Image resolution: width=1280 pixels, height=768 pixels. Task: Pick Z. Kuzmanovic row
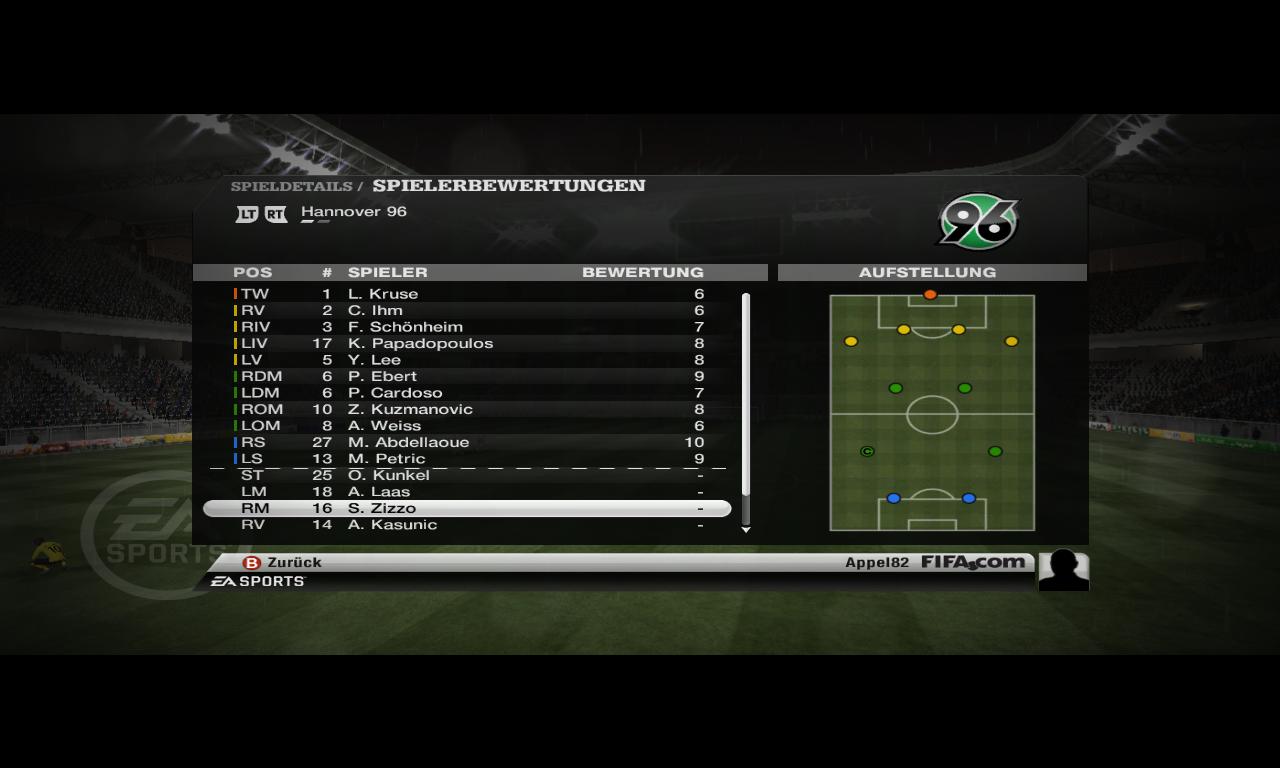click(410, 409)
